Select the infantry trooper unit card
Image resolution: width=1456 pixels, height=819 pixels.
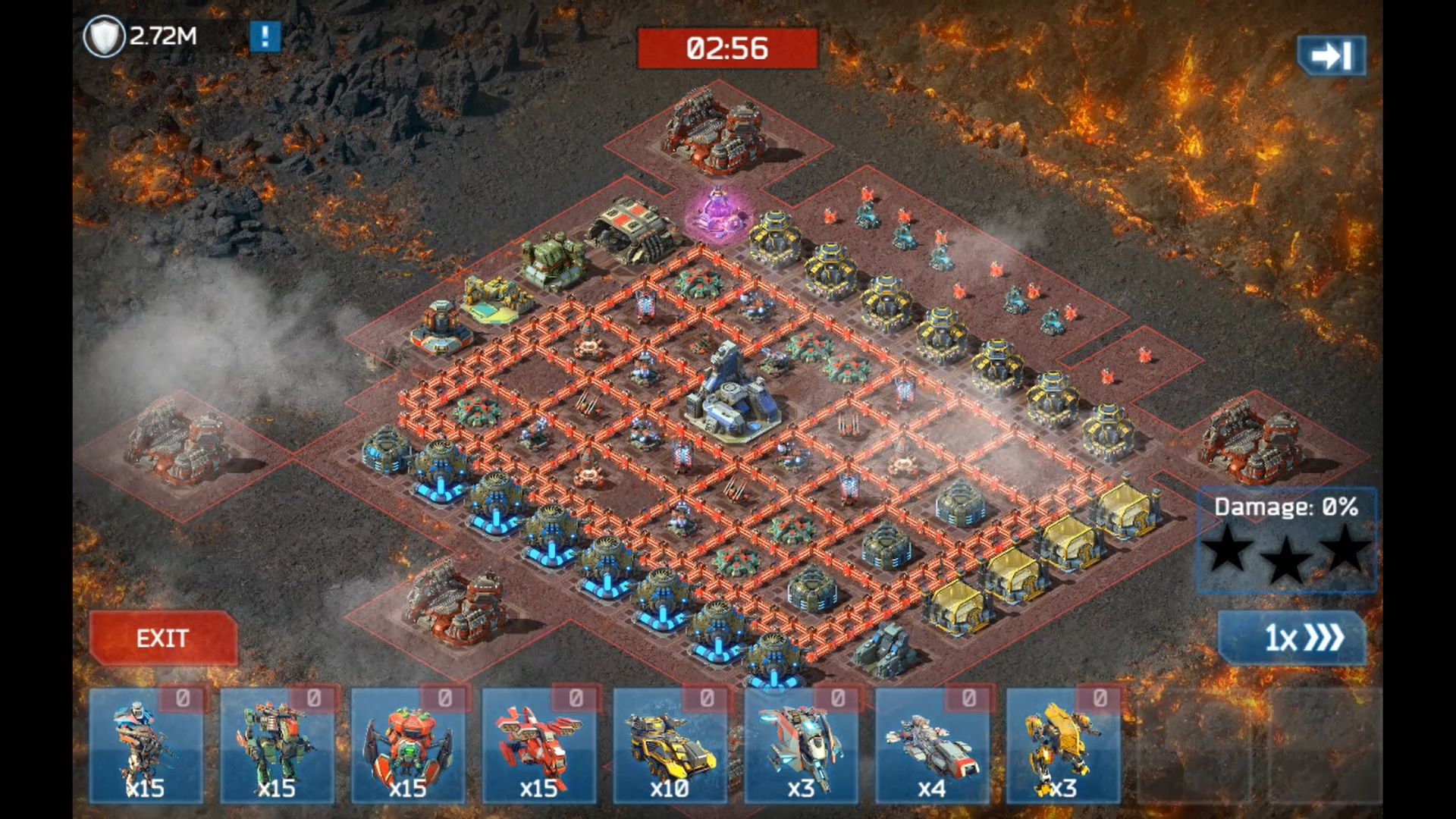point(146,746)
